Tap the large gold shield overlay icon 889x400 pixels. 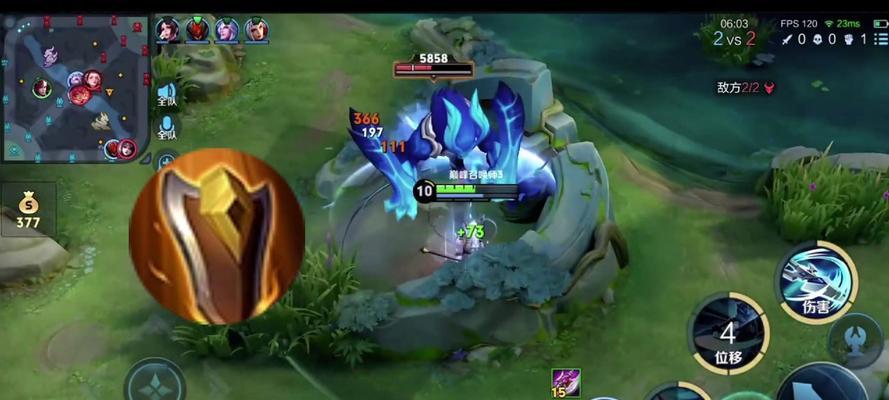(x=217, y=236)
